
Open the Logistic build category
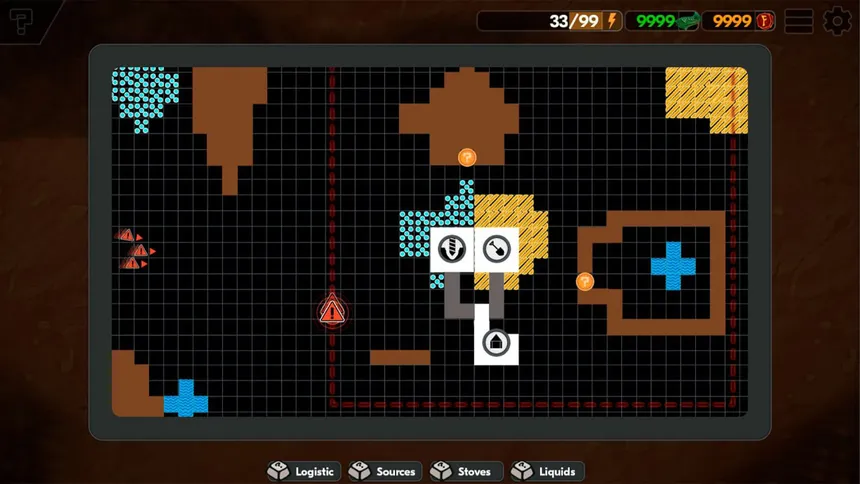pyautogui.click(x=304, y=471)
